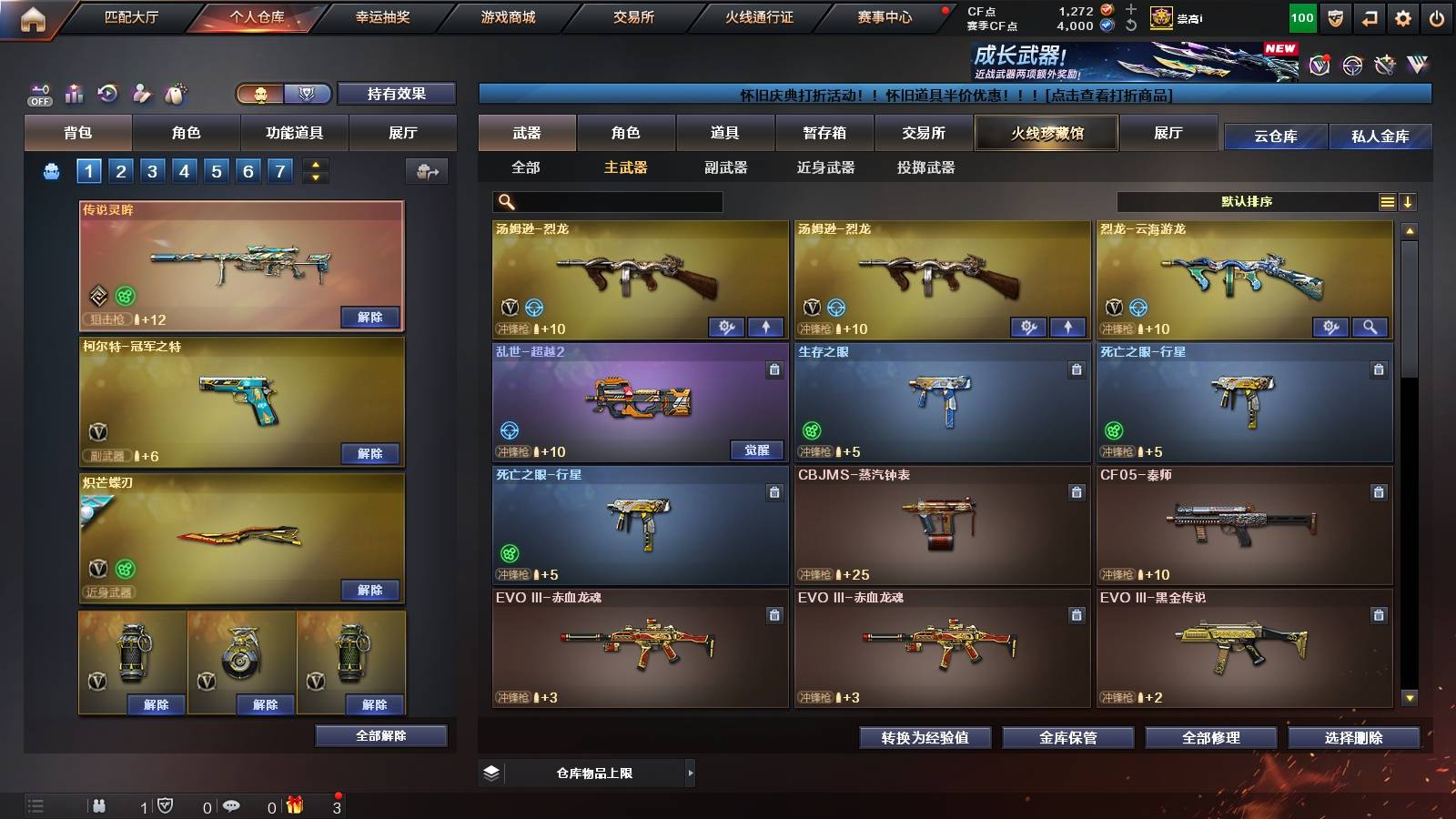The image size is (1456, 819).
Task: Click the trash icon on 生存之眼 weapon card
Action: point(1076,370)
